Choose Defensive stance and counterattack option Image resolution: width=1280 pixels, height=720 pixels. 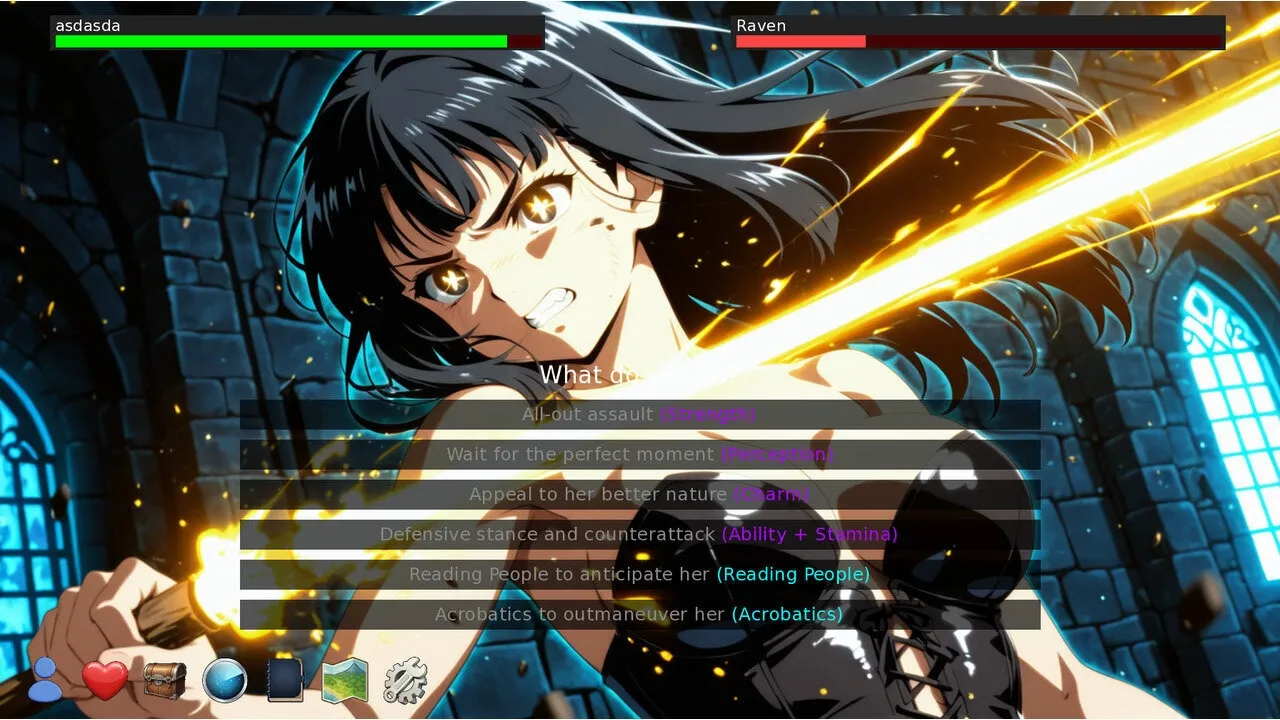pos(639,534)
